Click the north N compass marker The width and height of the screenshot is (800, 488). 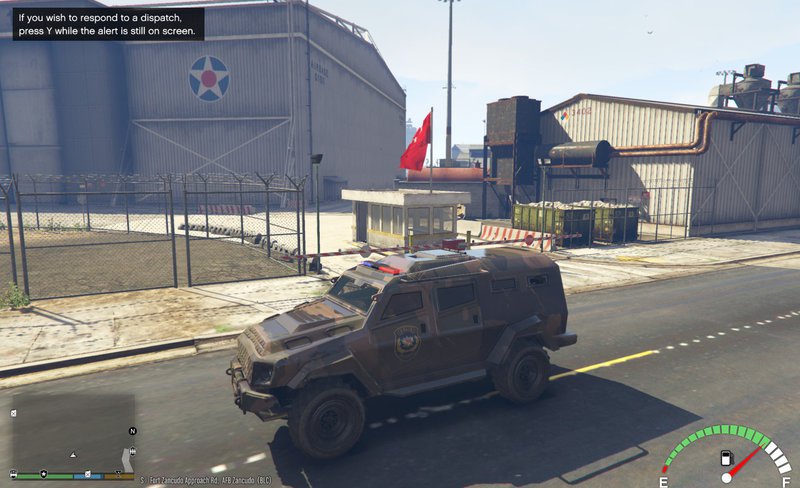click(132, 431)
